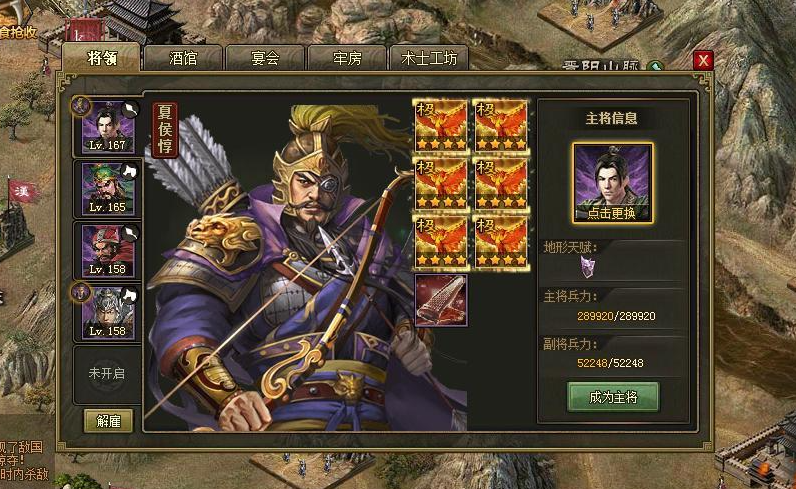Dismiss the general with the 解雇 button

(x=108, y=420)
